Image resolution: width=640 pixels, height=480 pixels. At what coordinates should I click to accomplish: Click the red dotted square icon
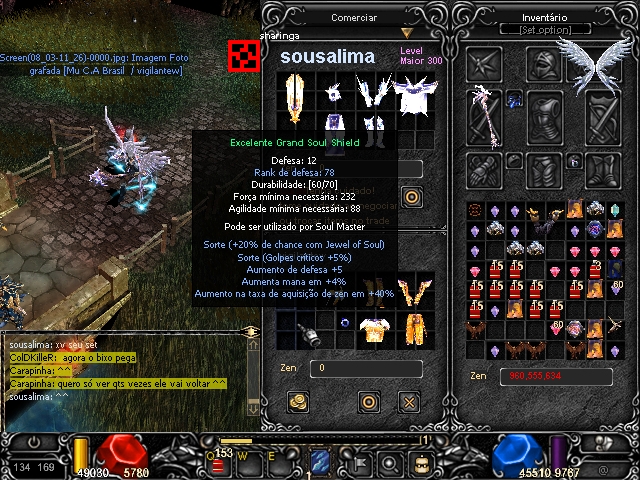(x=241, y=55)
